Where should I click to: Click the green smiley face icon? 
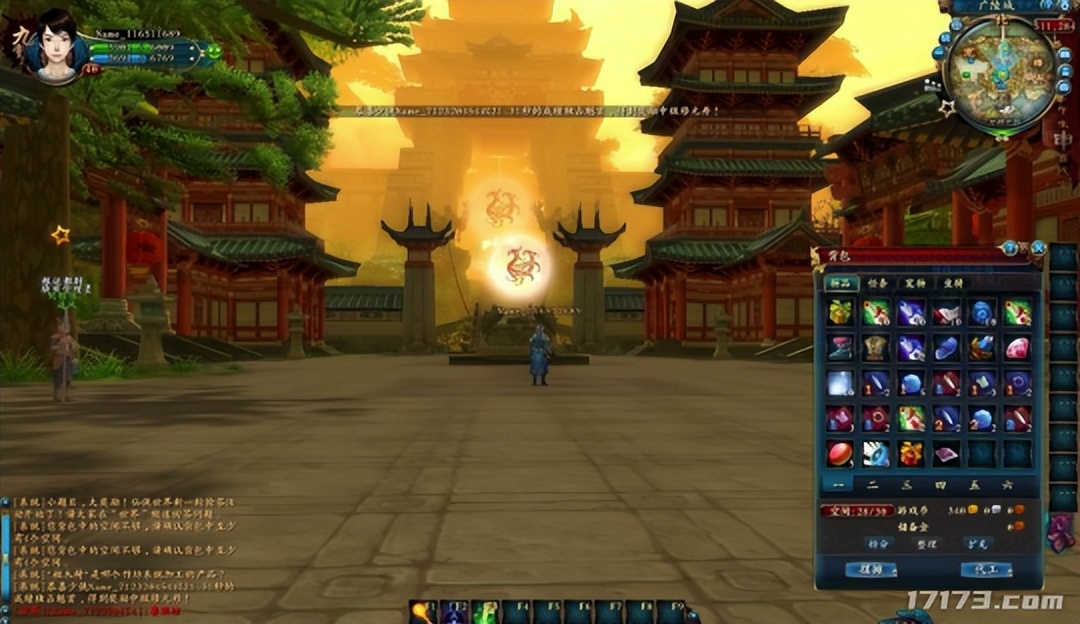tap(213, 50)
